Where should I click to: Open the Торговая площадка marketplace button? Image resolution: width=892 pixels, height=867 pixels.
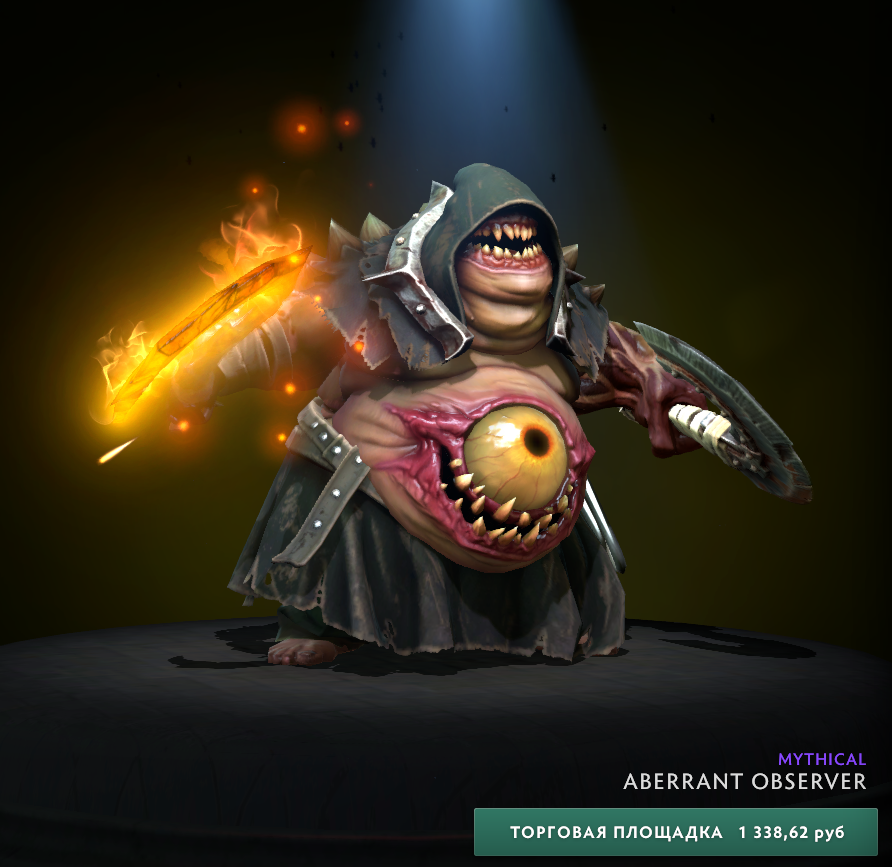pos(676,832)
